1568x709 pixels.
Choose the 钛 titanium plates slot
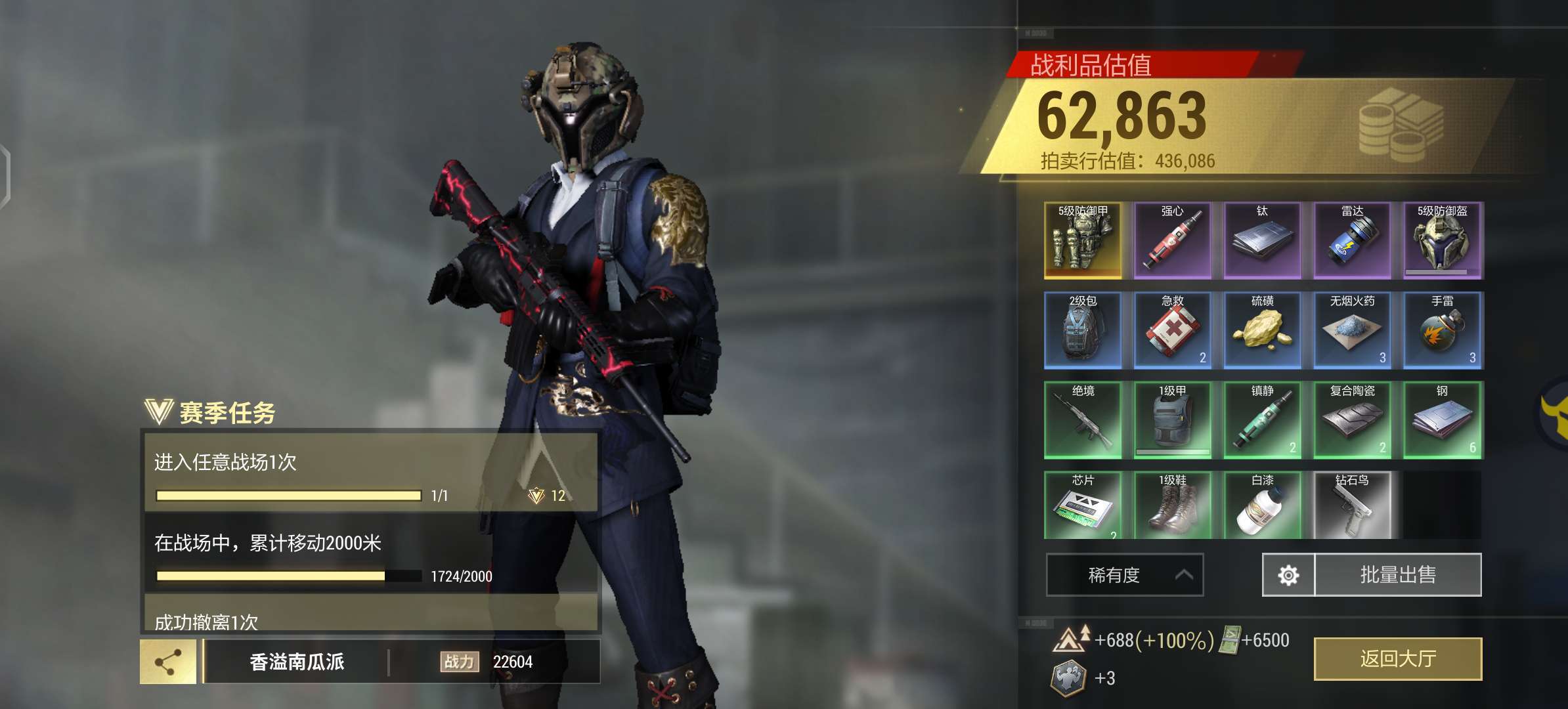[1263, 240]
